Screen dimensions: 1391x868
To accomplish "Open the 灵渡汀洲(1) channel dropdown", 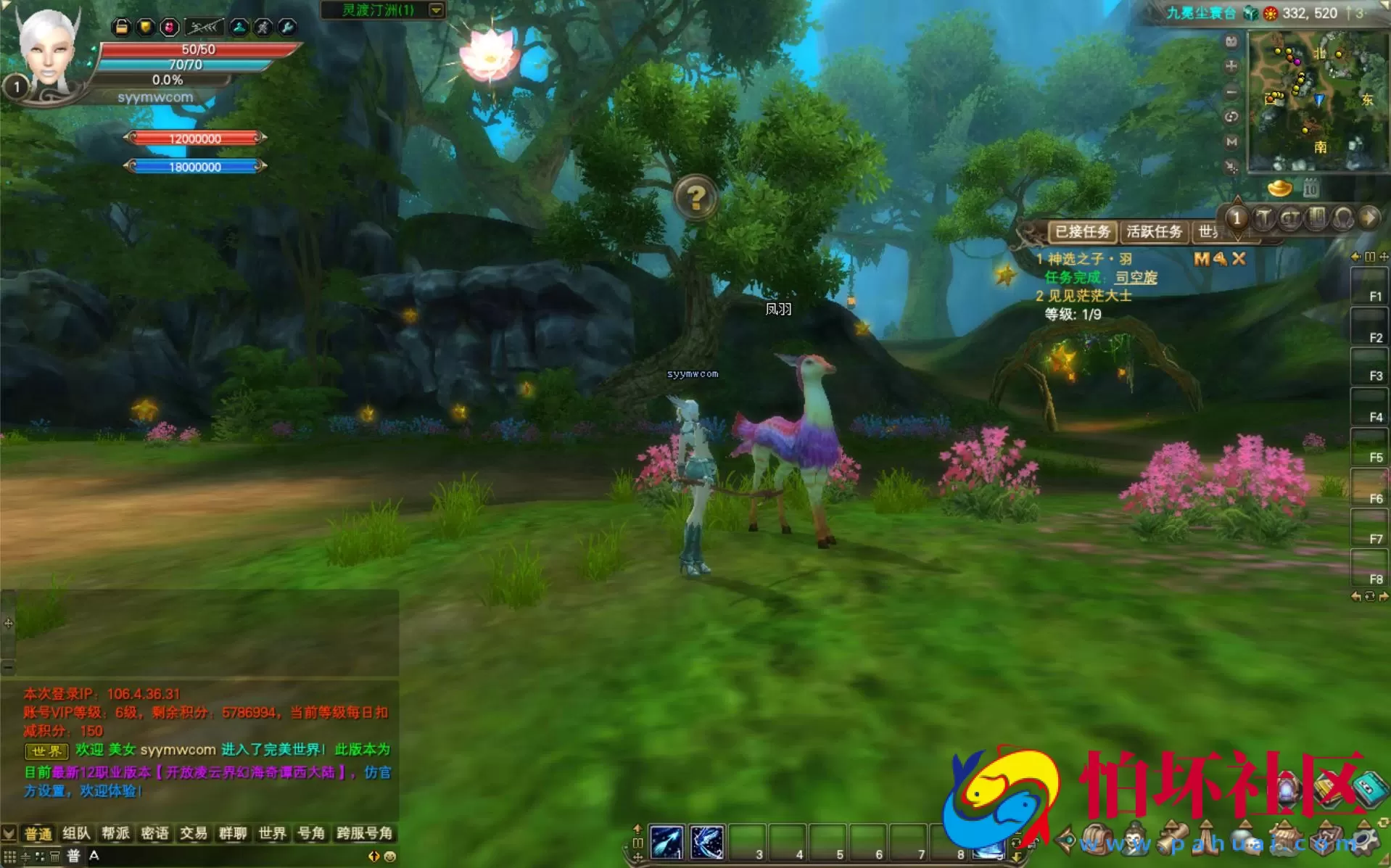I will point(436,10).
